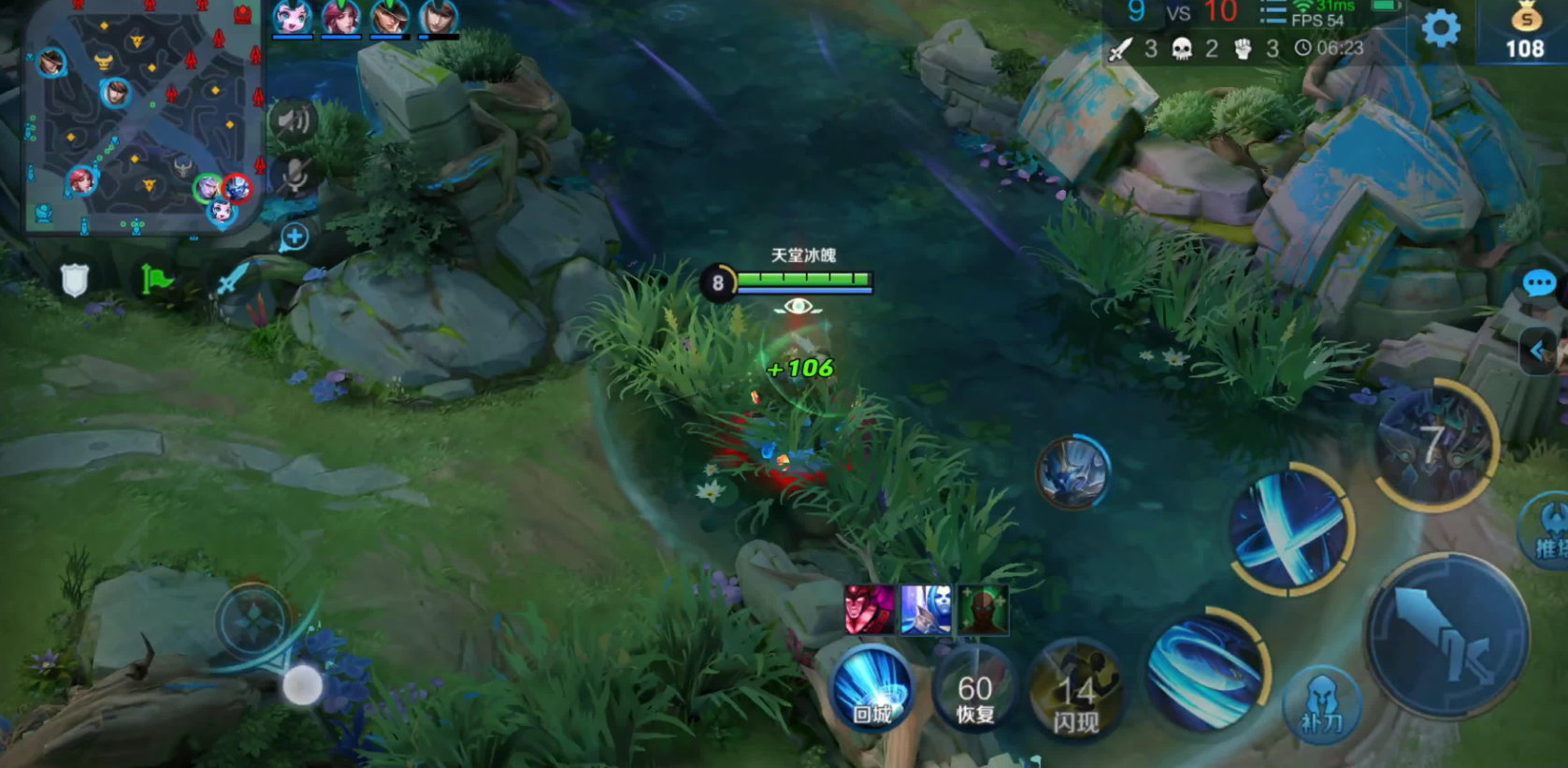Image resolution: width=1568 pixels, height=768 pixels.
Task: Activate the 回城 recall ability
Action: [x=871, y=692]
